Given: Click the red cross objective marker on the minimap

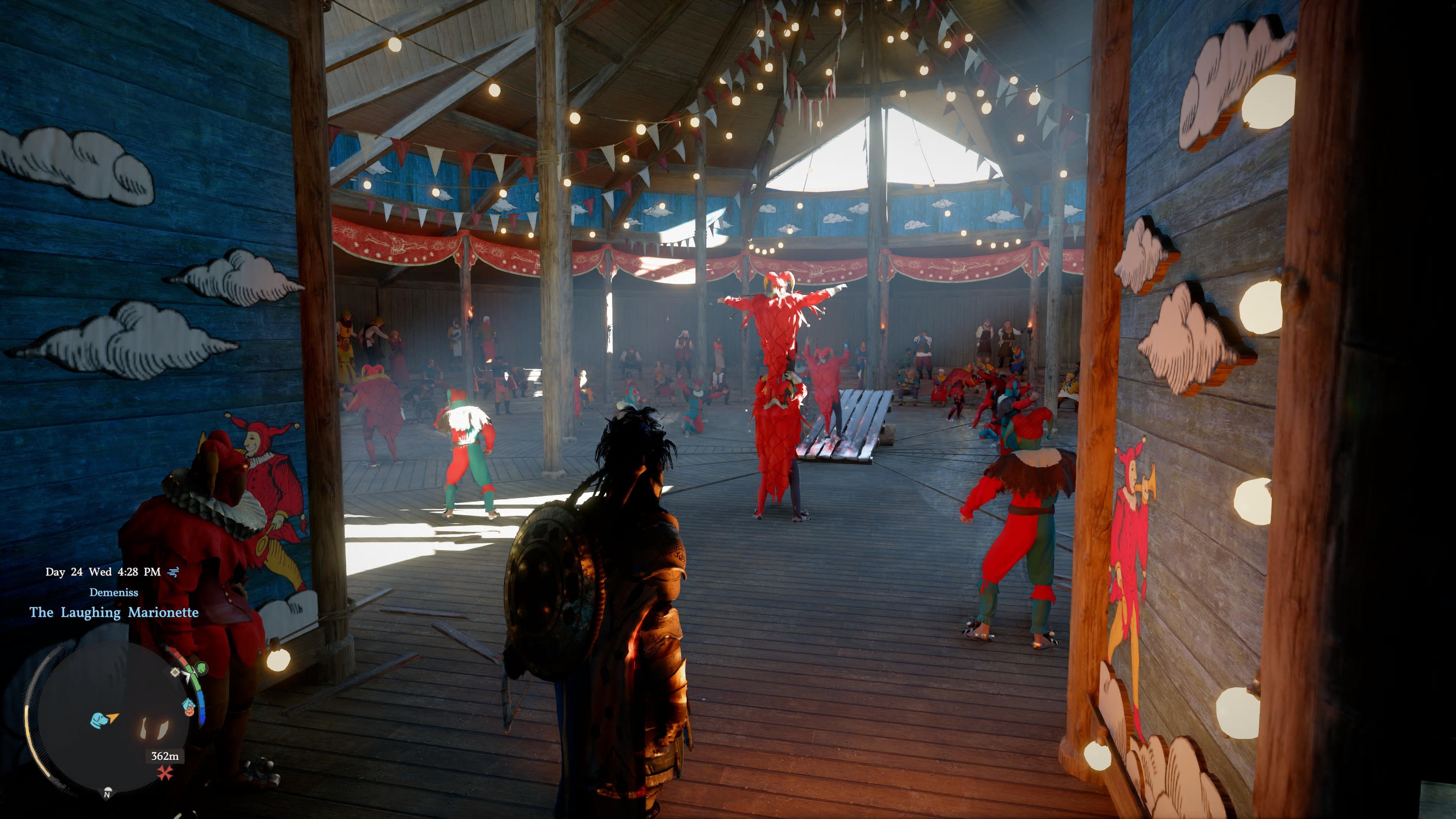Looking at the screenshot, I should (x=165, y=773).
